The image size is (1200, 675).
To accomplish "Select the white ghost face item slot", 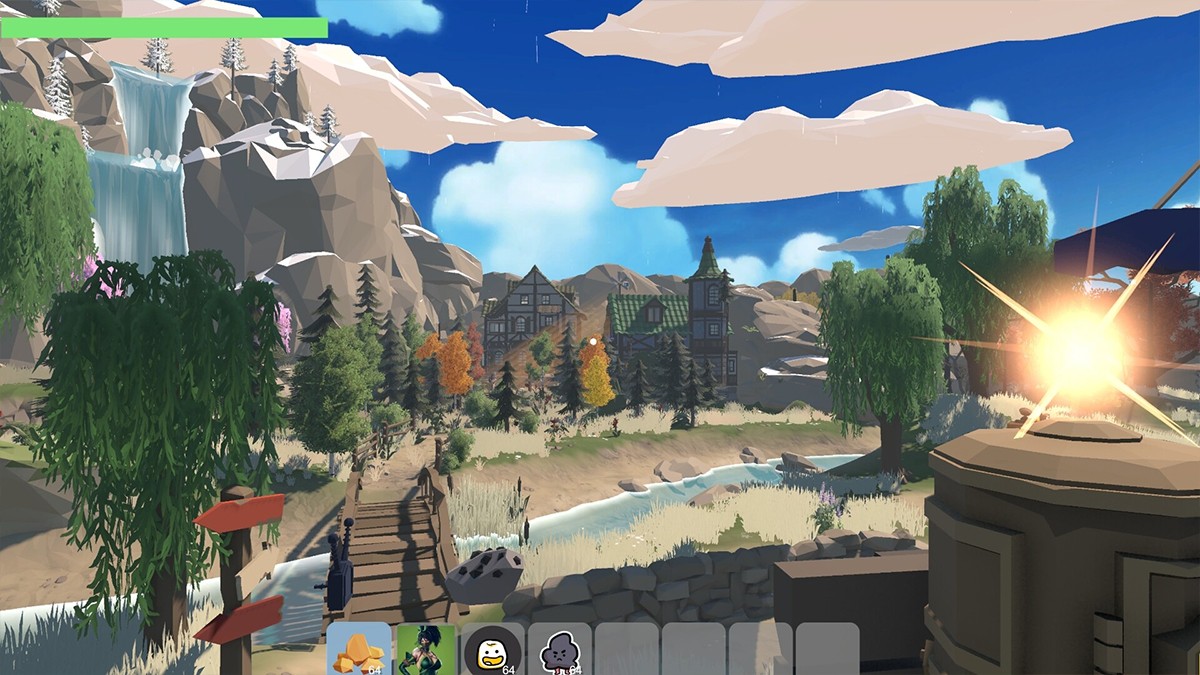I will [492, 649].
